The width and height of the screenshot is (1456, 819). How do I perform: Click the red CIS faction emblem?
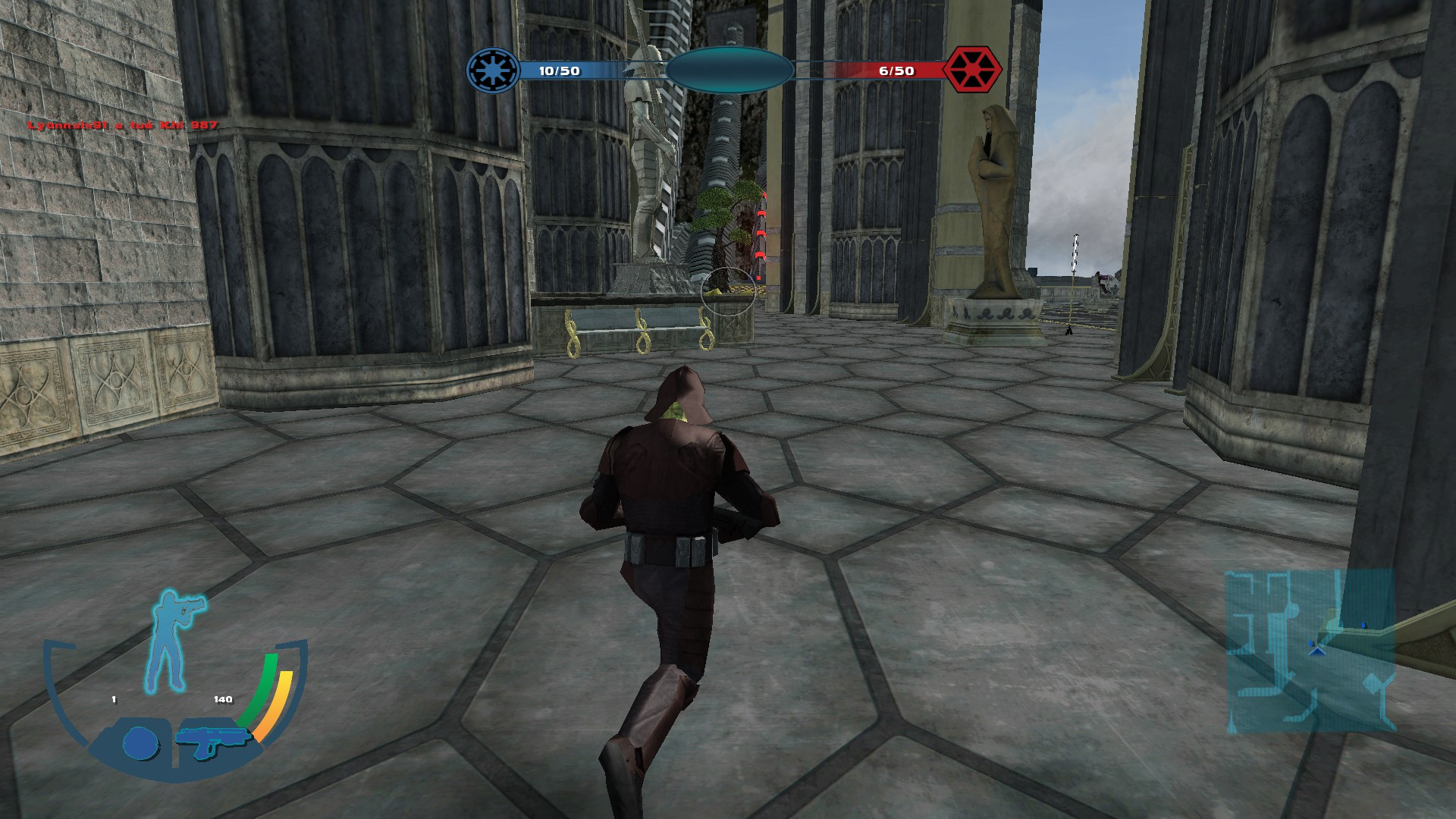972,71
